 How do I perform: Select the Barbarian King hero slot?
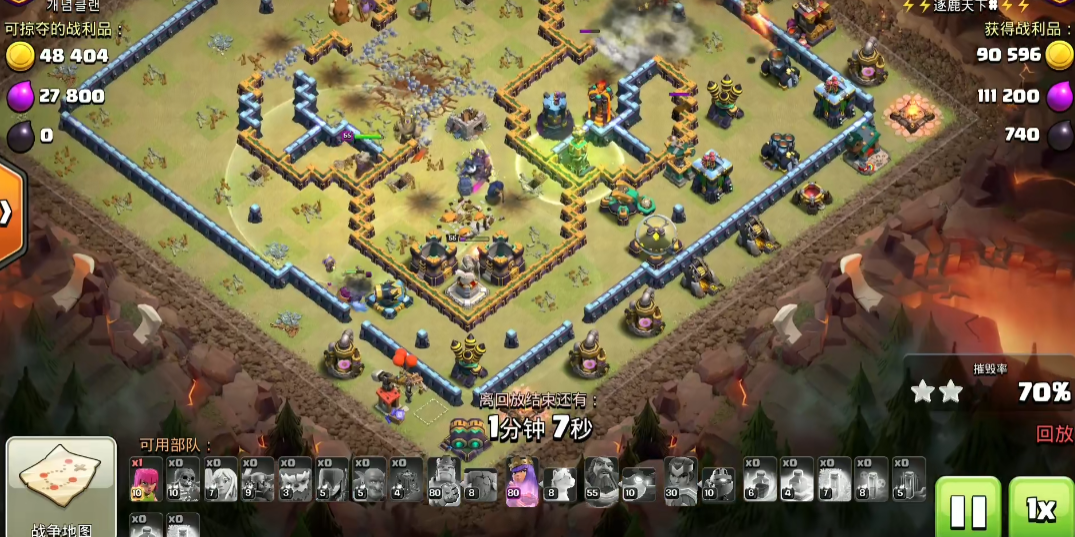tap(443, 481)
